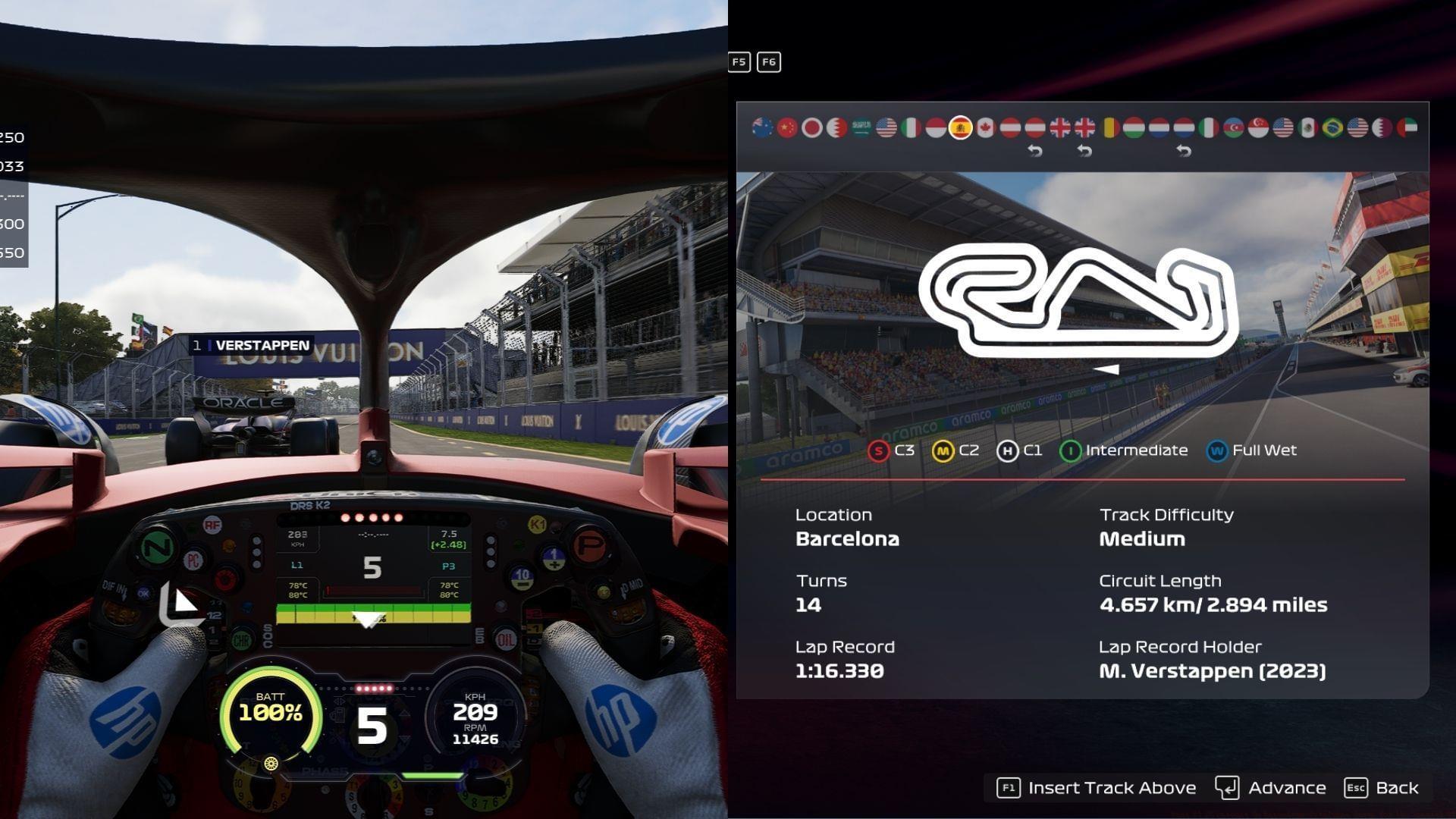Select the Bahrain flag circuit

click(836, 127)
